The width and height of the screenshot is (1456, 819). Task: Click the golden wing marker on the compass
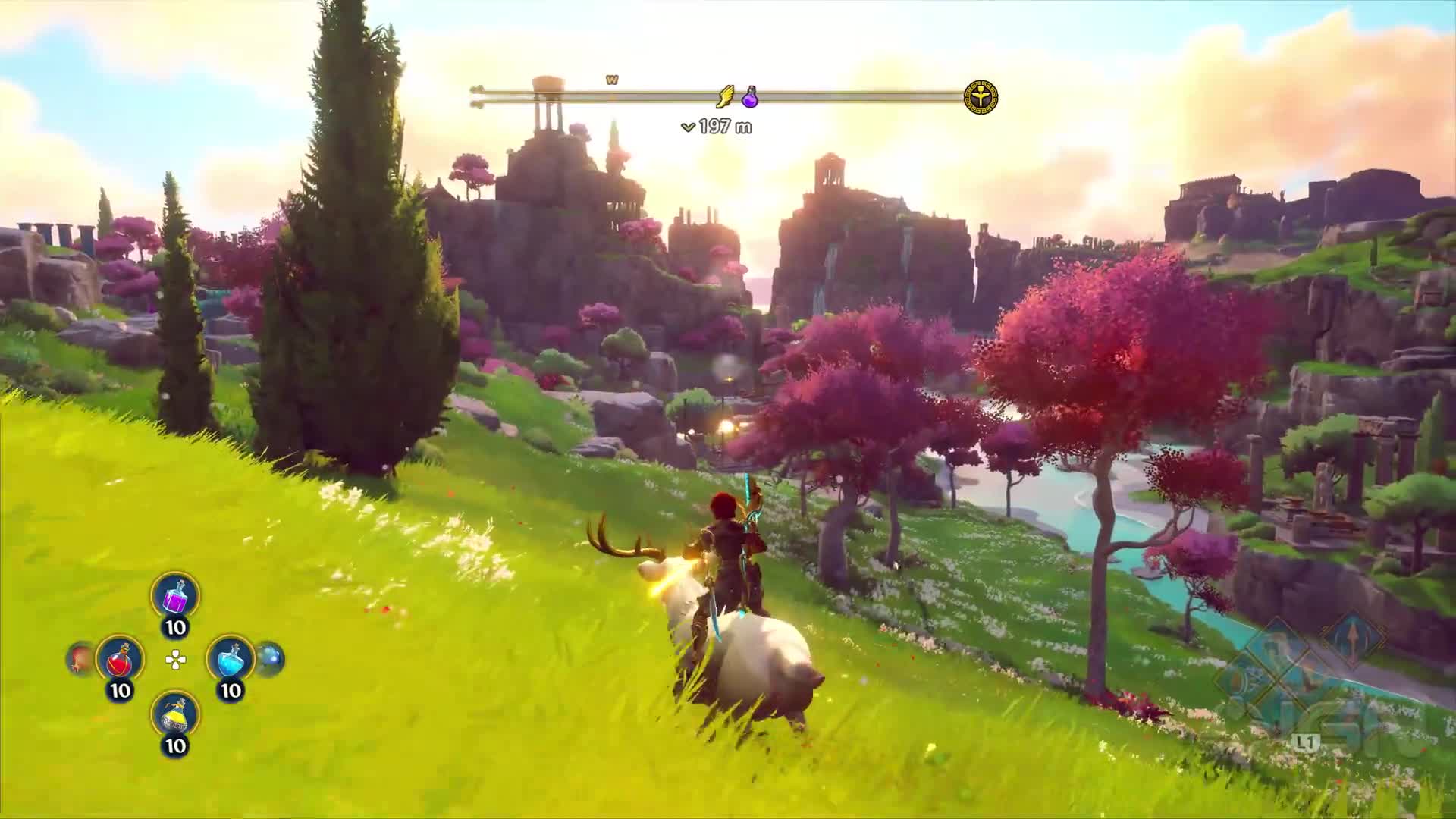point(726,97)
